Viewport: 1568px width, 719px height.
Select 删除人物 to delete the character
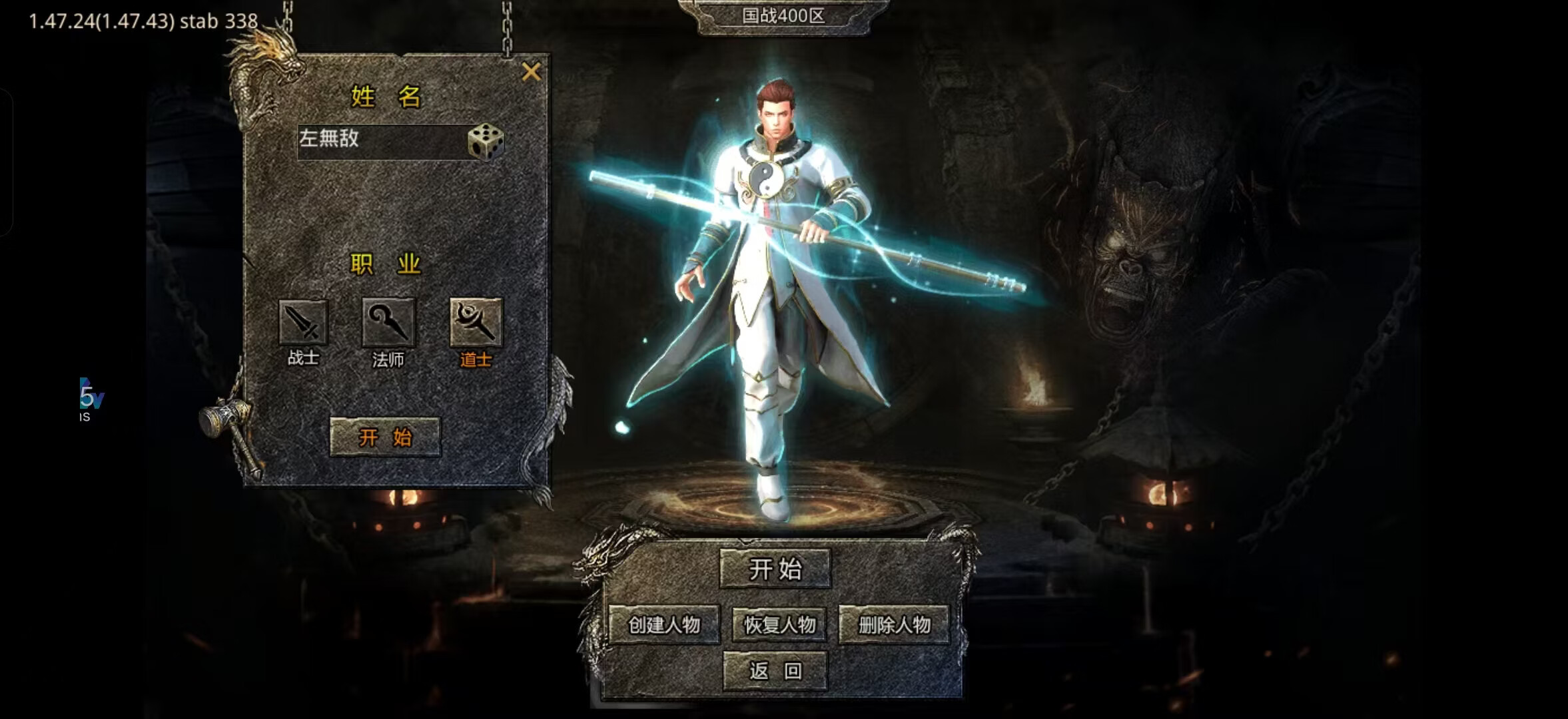(894, 624)
